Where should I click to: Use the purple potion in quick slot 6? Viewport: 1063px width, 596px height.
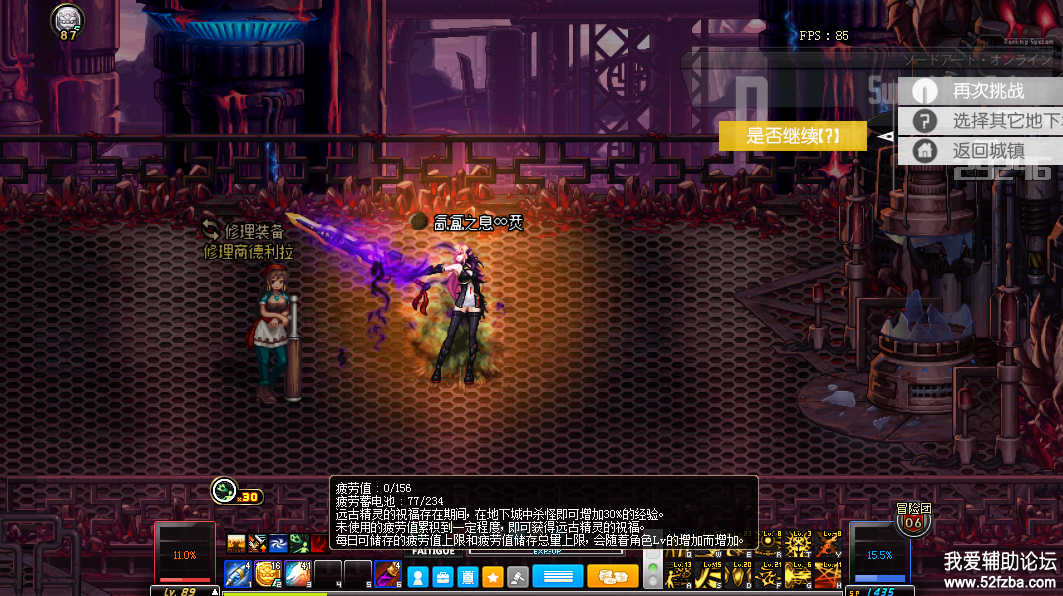pos(387,574)
